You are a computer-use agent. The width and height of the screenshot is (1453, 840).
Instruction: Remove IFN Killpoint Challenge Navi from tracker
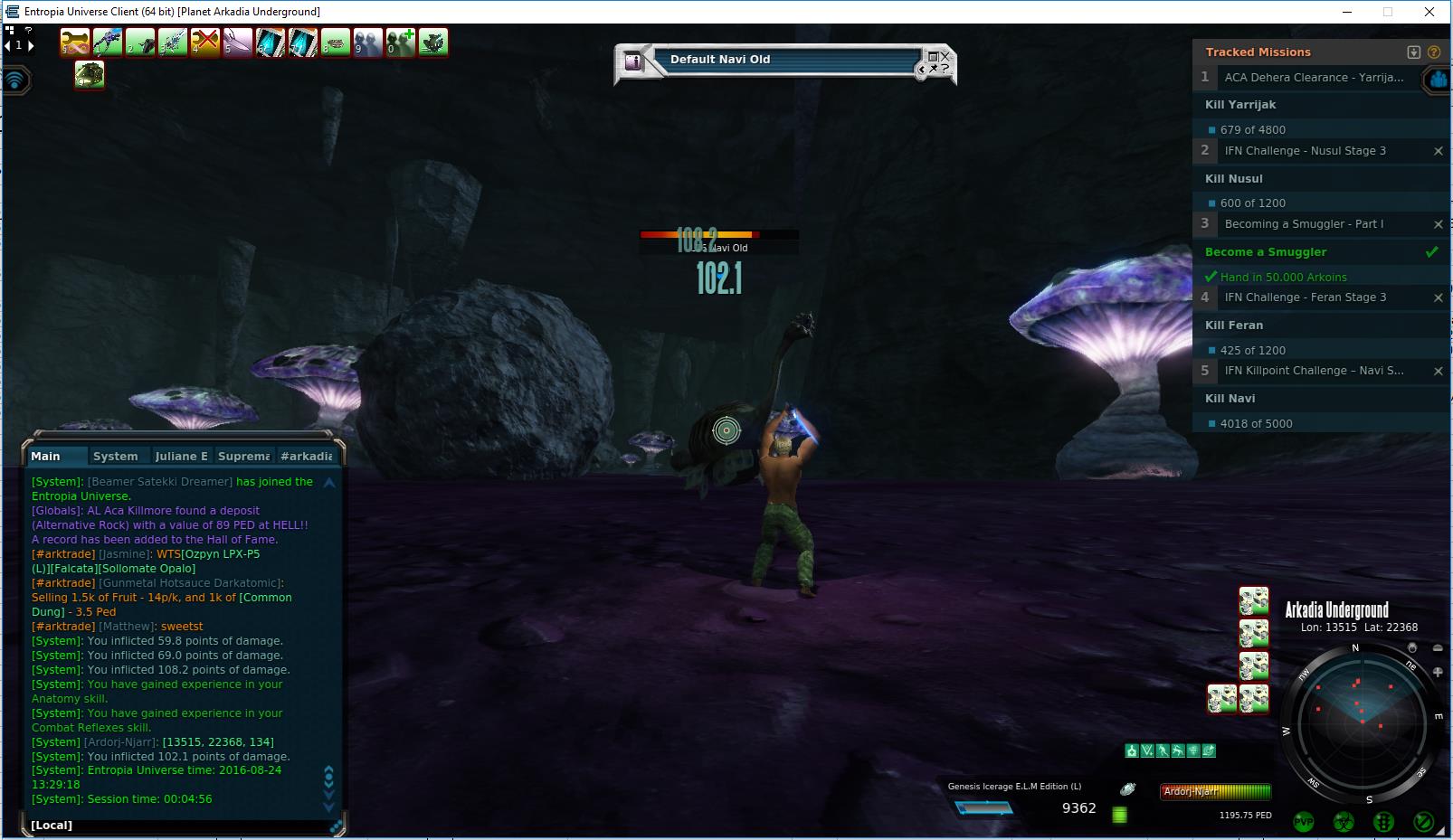point(1439,371)
